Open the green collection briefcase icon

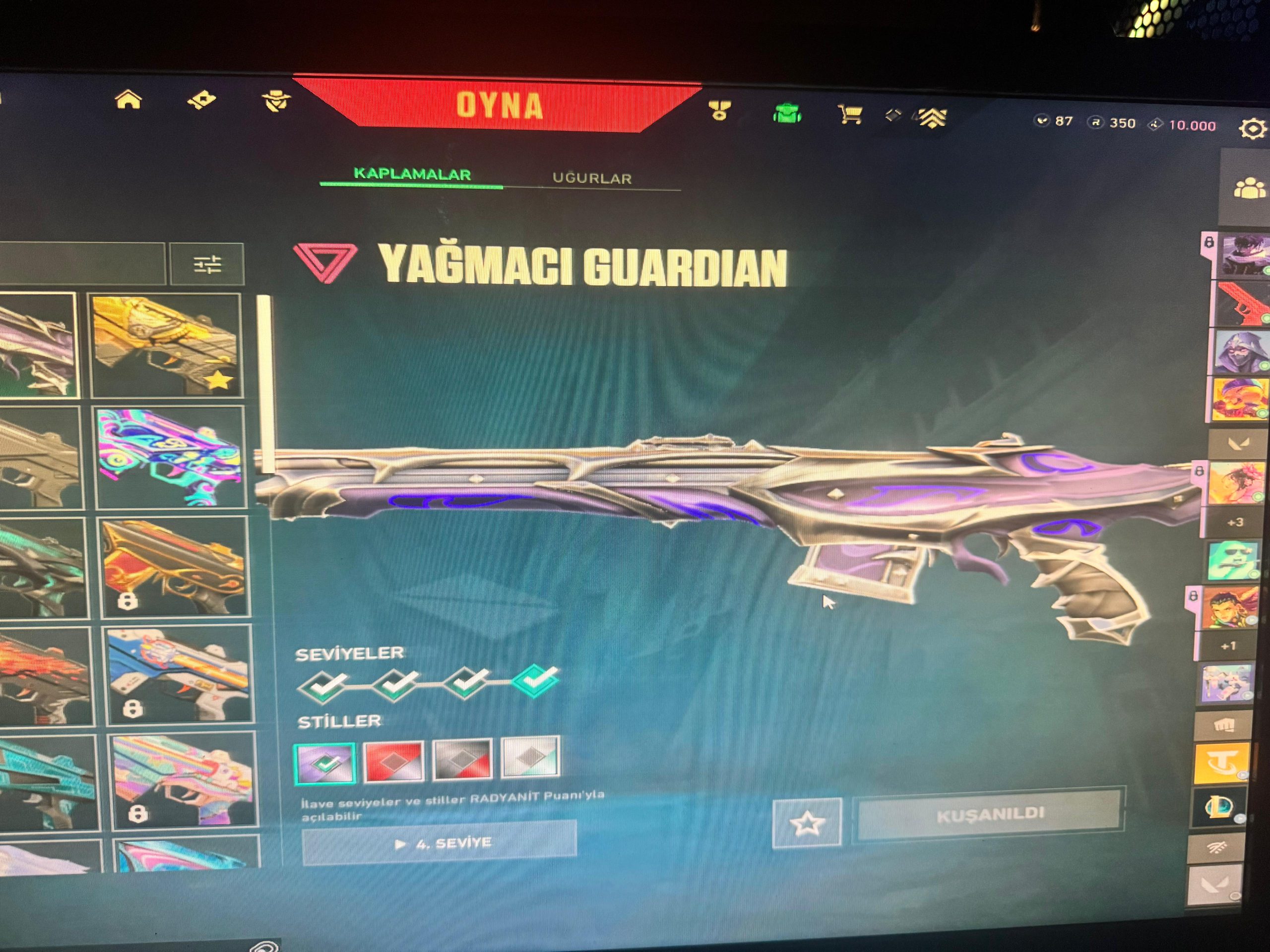pyautogui.click(x=787, y=113)
